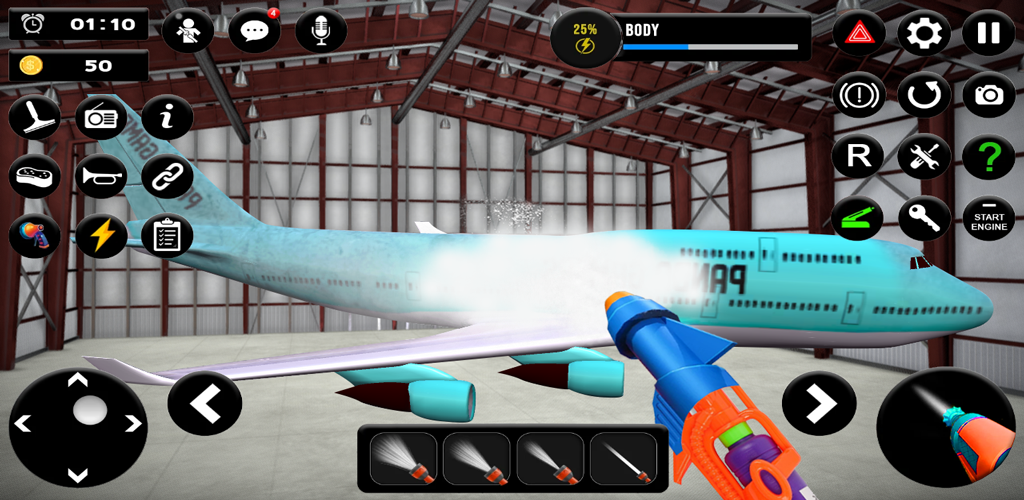
Task: Rotate view with the right arrow button
Action: tap(819, 403)
